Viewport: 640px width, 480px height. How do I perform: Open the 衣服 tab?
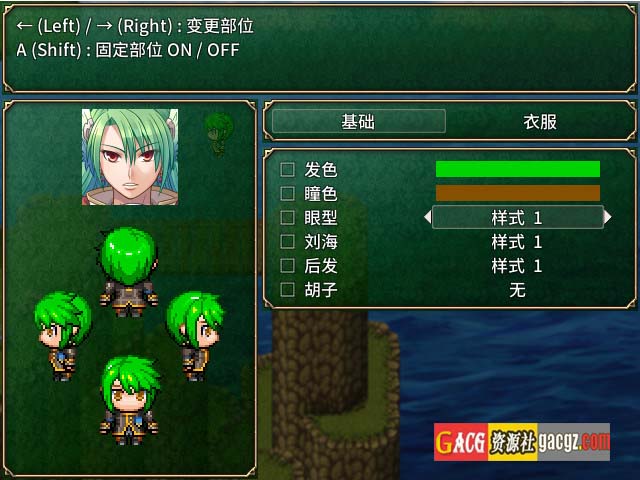(x=540, y=121)
